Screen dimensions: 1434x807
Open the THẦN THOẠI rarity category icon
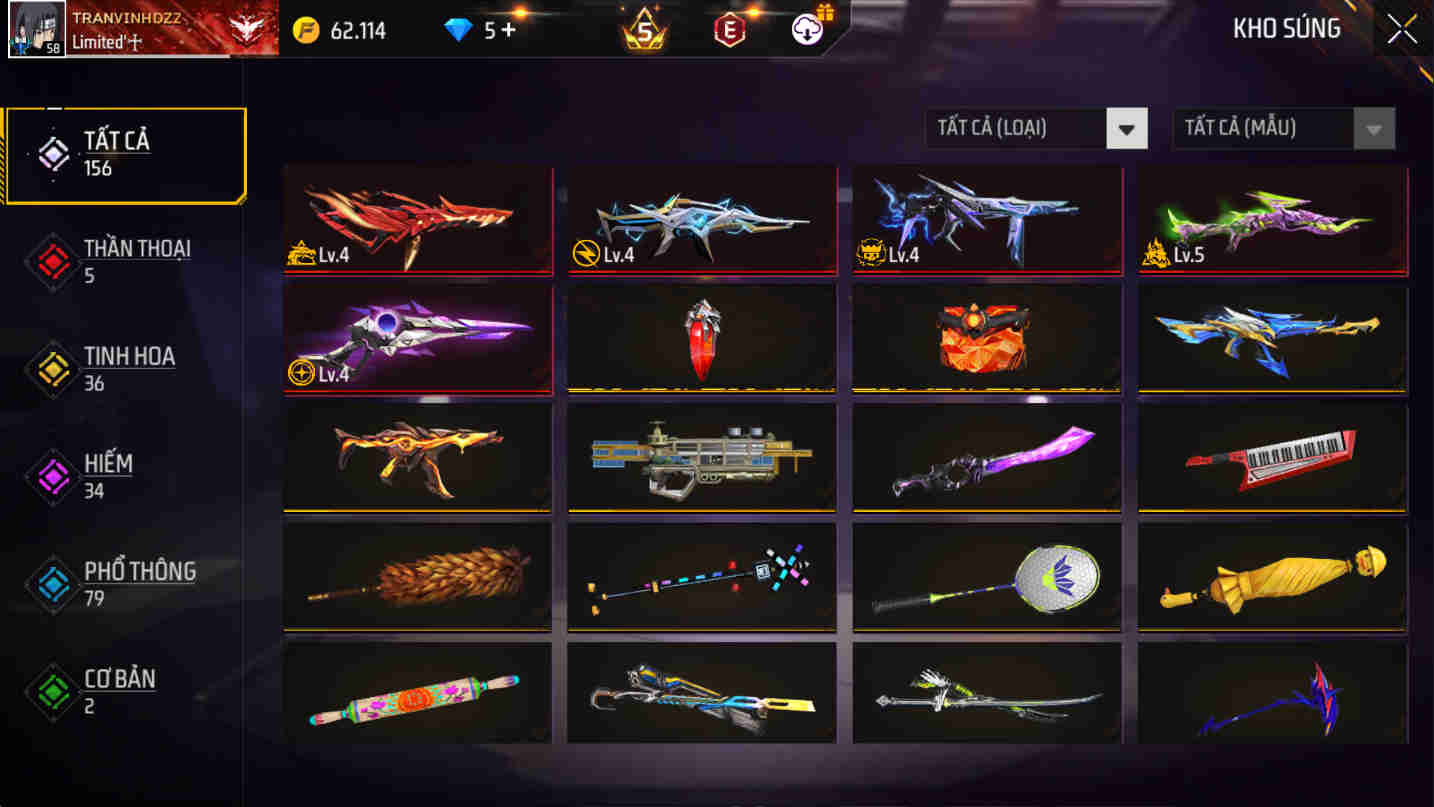click(x=52, y=260)
